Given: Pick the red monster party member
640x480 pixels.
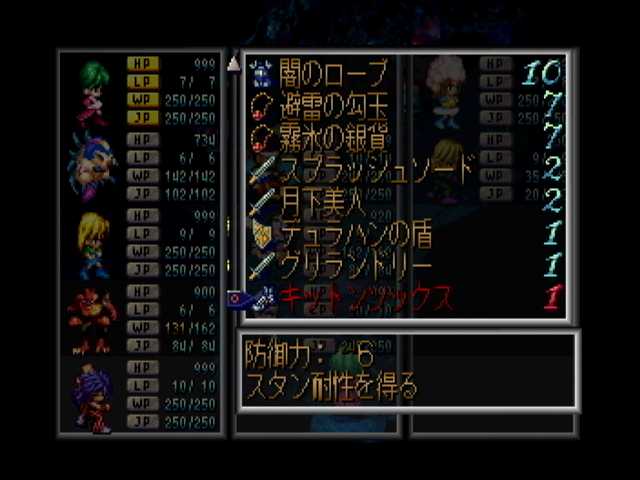Looking at the screenshot, I should coord(91,319).
